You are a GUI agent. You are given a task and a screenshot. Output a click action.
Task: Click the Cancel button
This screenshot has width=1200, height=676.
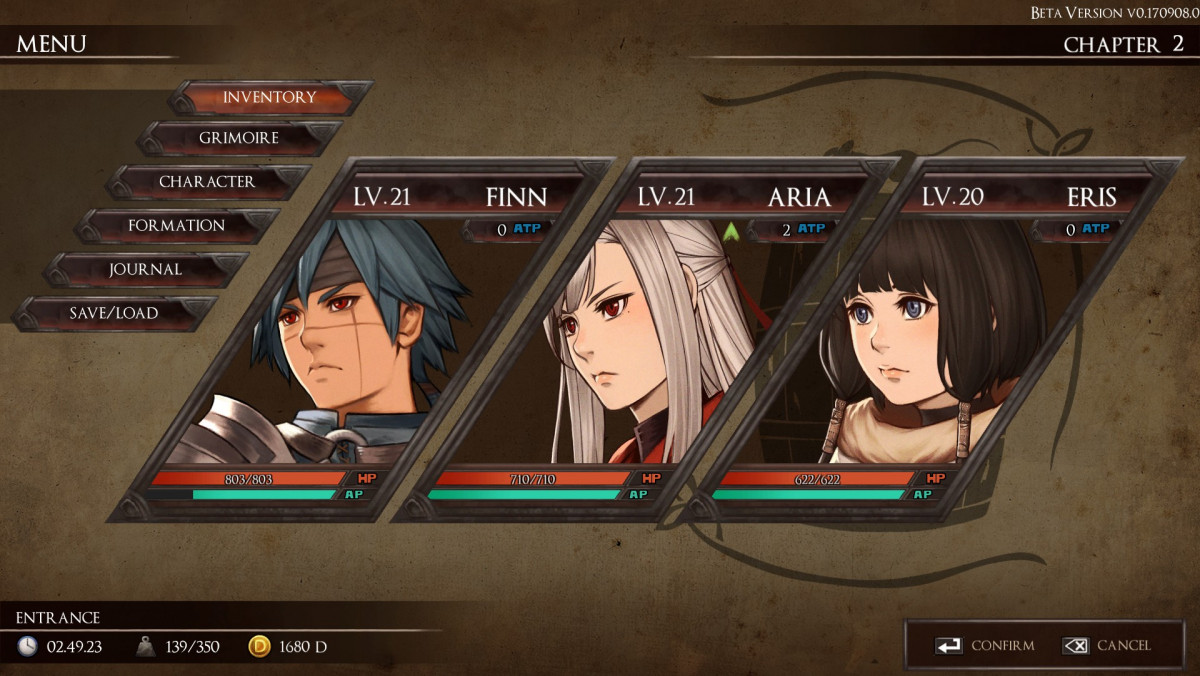[x=1107, y=646]
